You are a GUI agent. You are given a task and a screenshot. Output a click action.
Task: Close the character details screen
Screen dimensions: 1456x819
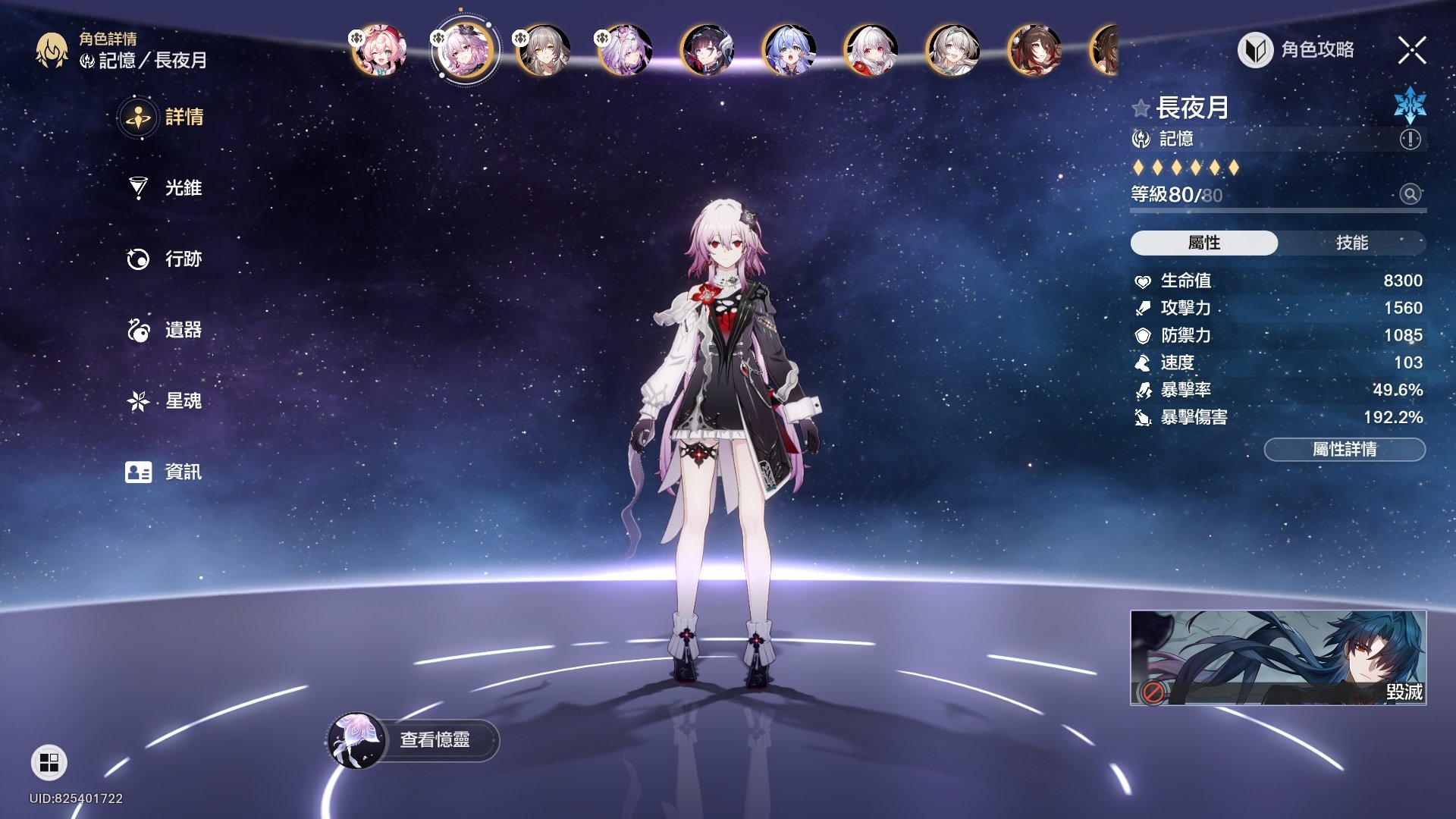[1411, 51]
